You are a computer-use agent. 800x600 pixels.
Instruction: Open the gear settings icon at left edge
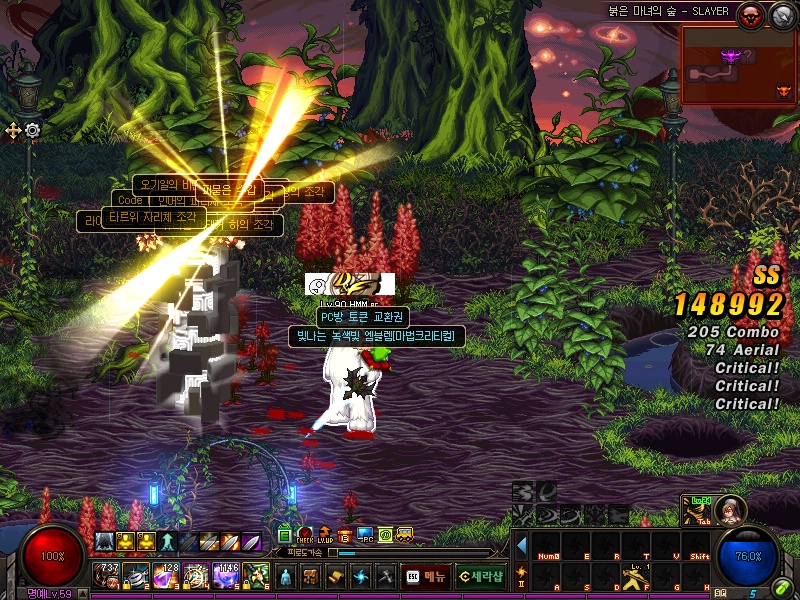click(32, 130)
